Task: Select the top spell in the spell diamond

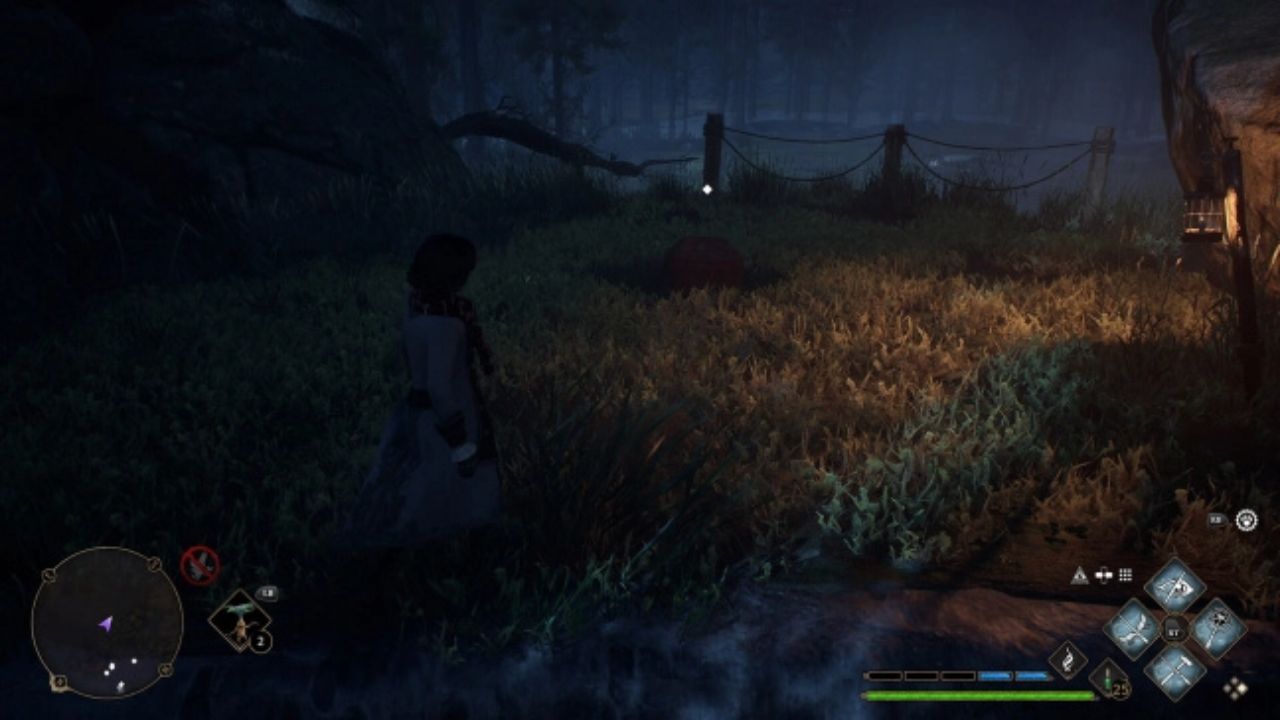Action: click(x=1177, y=589)
